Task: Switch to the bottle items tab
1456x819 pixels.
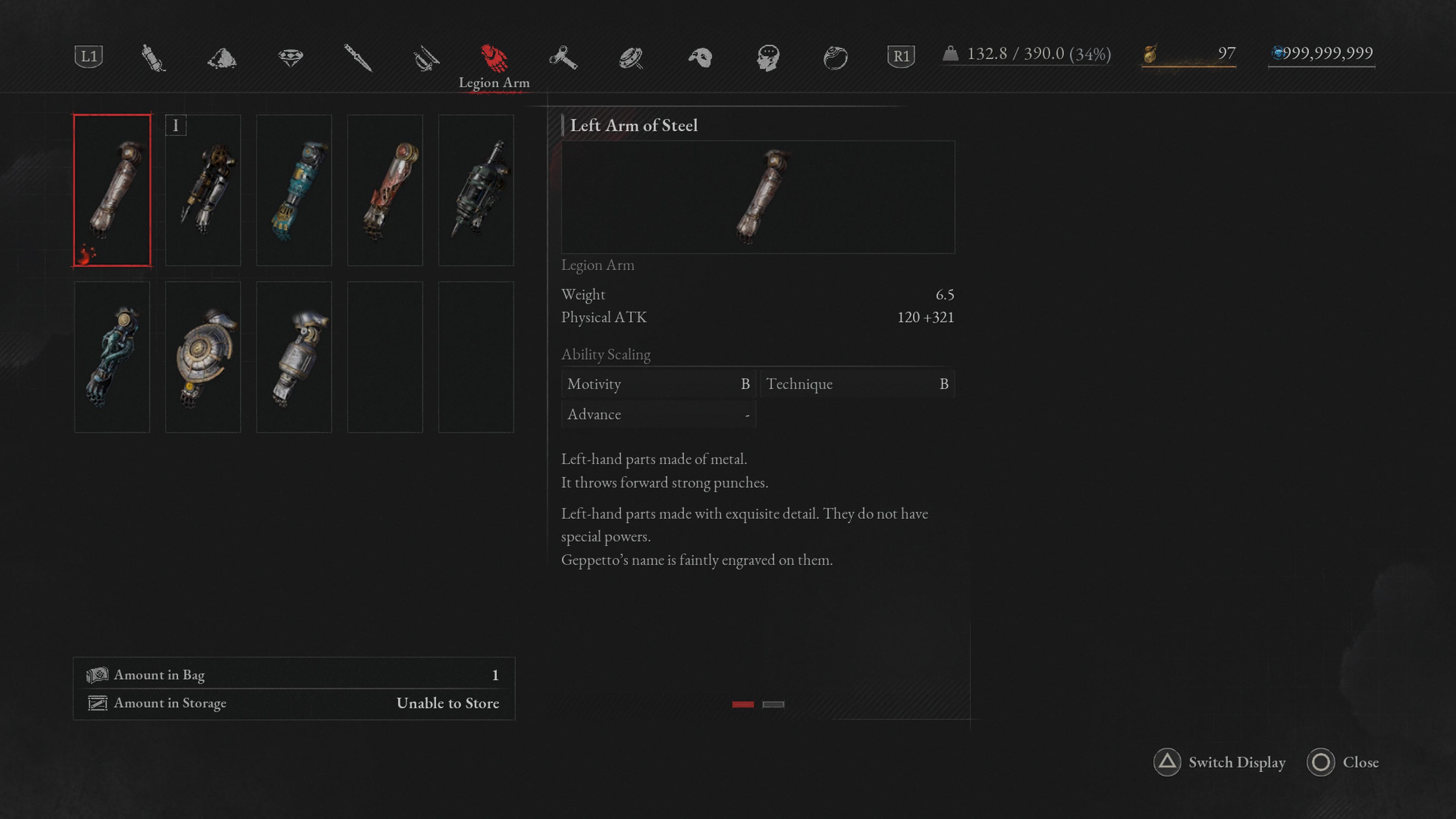Action: [153, 57]
